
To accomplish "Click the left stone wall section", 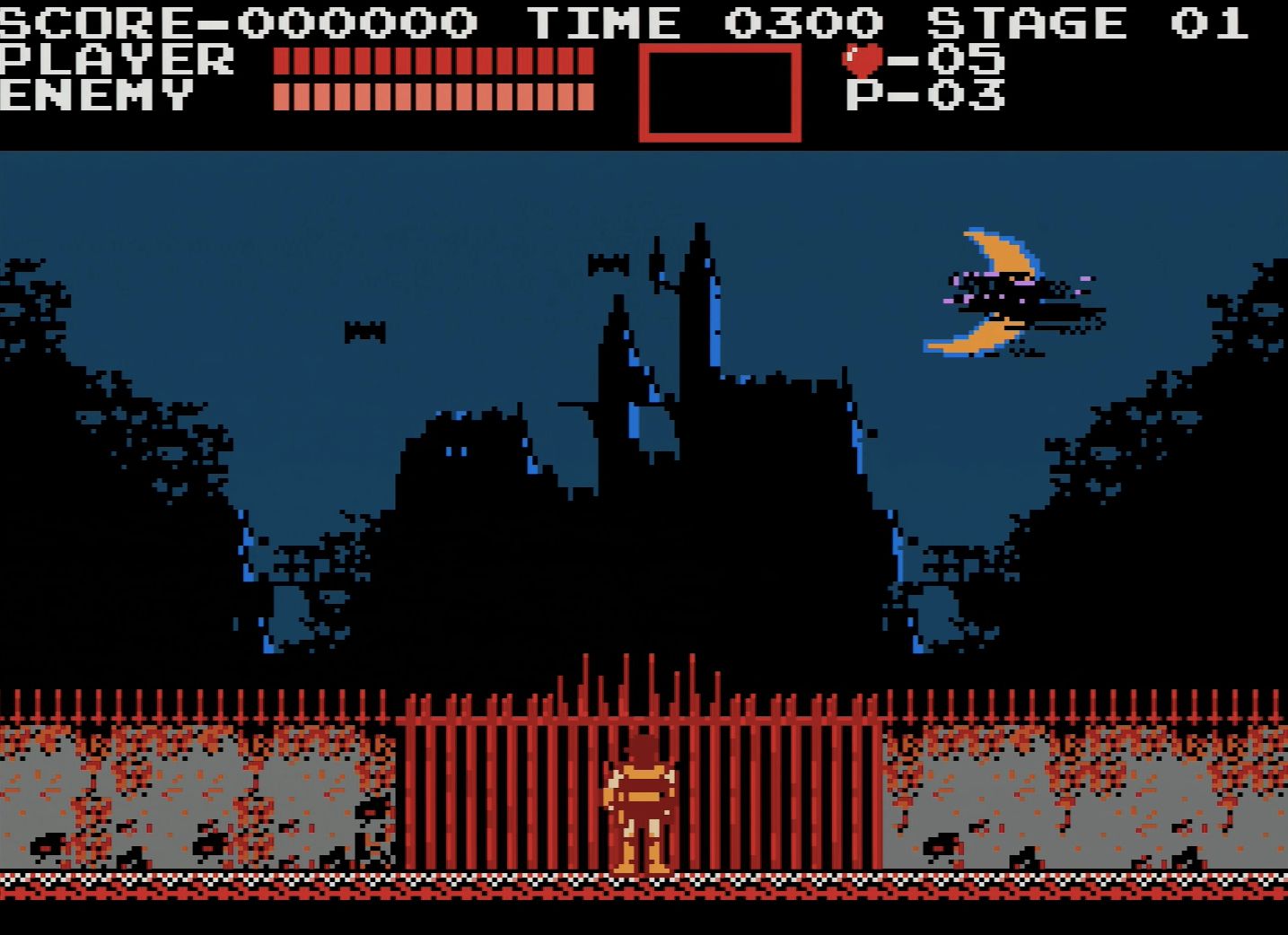I will tap(180, 799).
